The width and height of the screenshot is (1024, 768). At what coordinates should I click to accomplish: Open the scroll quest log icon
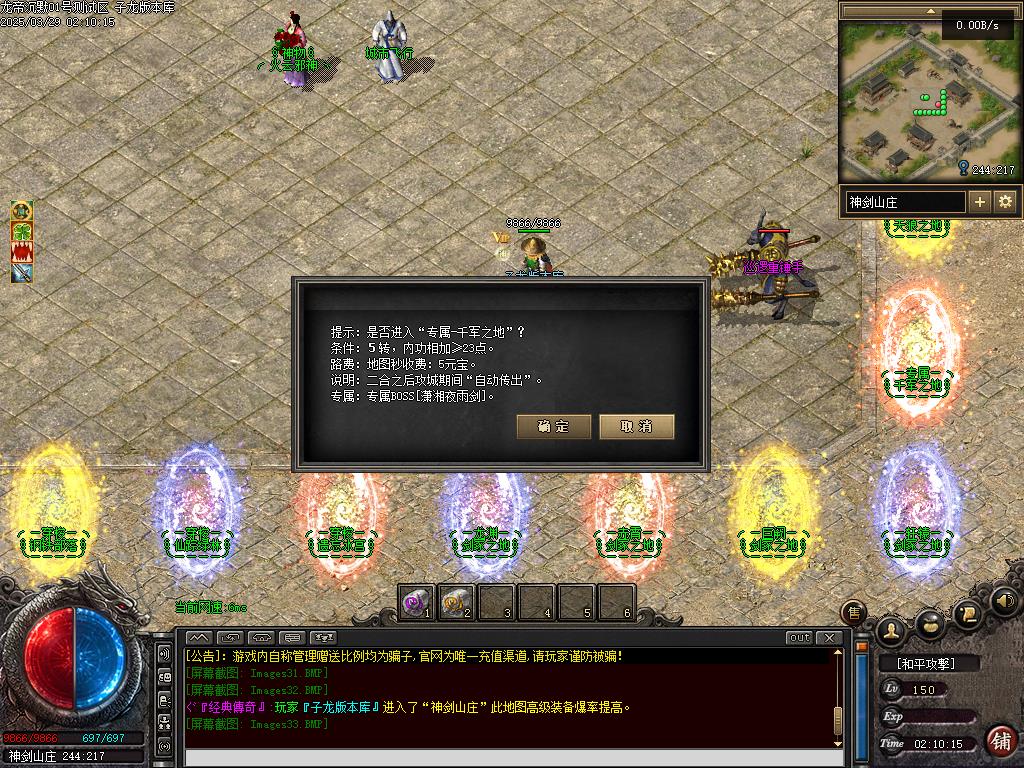[968, 612]
